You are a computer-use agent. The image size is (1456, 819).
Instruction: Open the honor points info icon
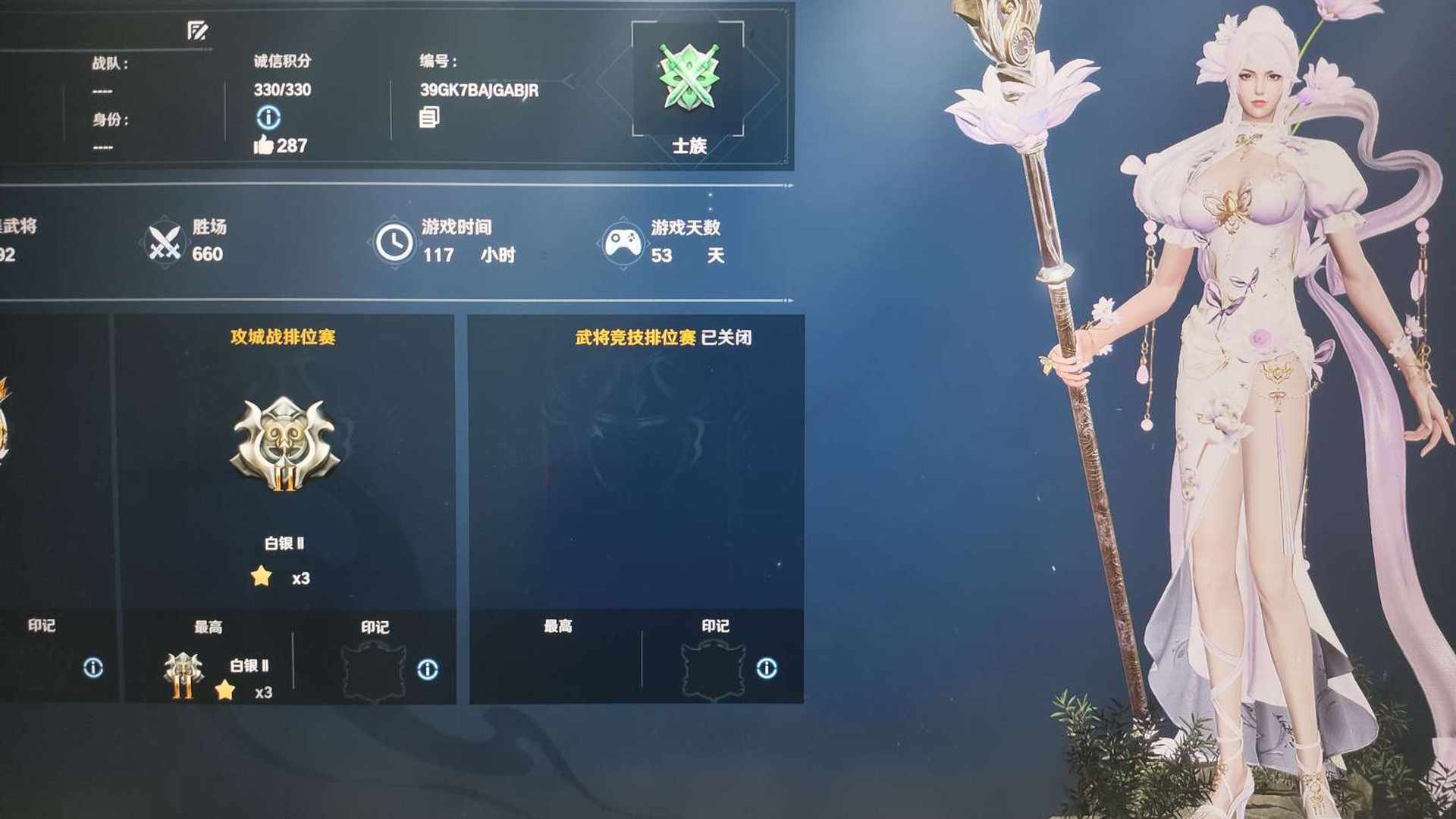[268, 118]
